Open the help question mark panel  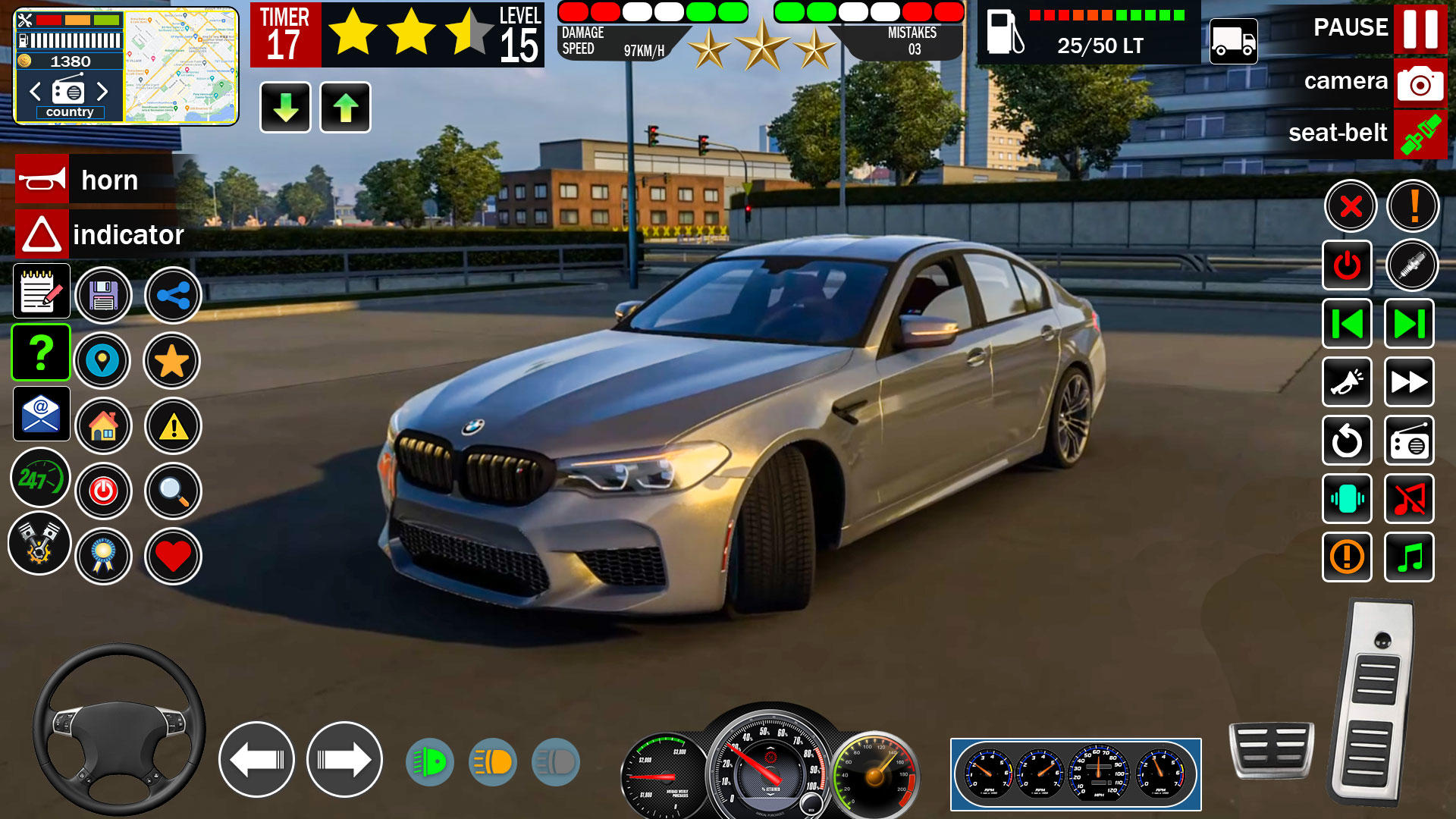40,352
